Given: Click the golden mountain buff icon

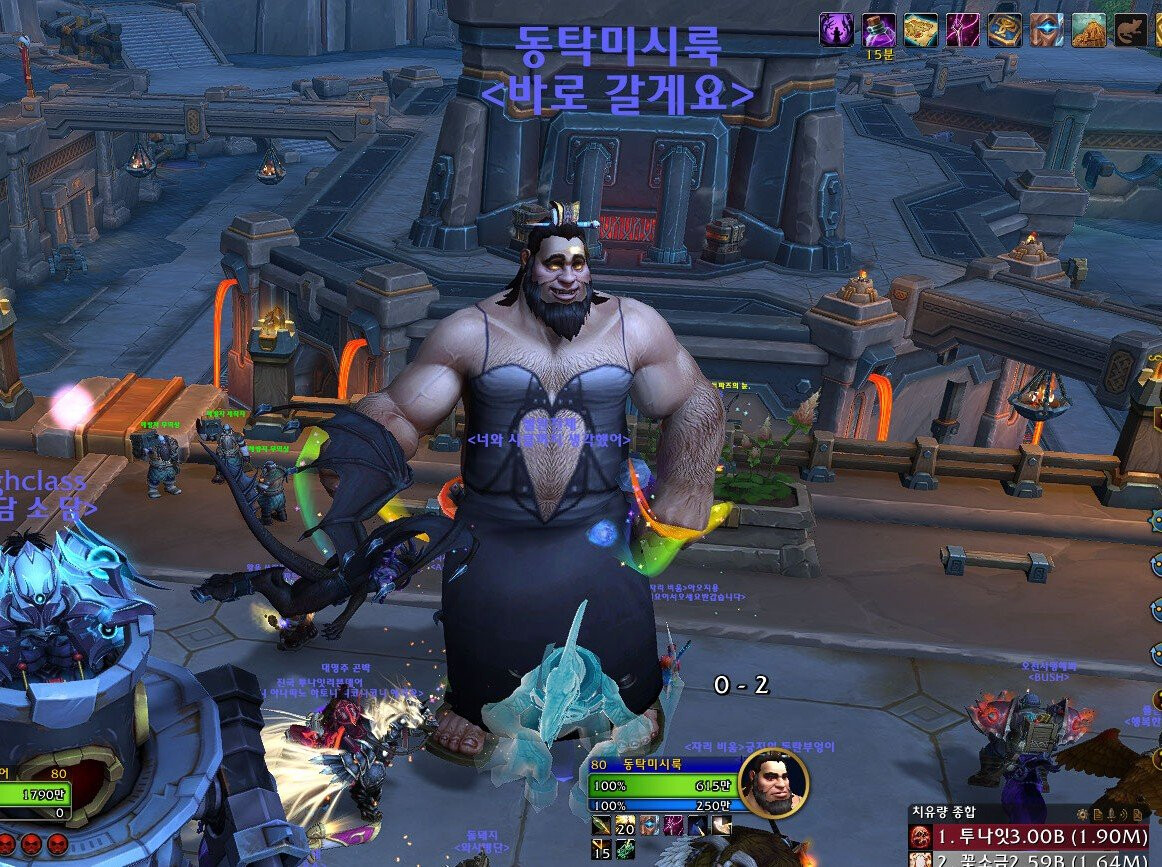Looking at the screenshot, I should pyautogui.click(x=1089, y=30).
